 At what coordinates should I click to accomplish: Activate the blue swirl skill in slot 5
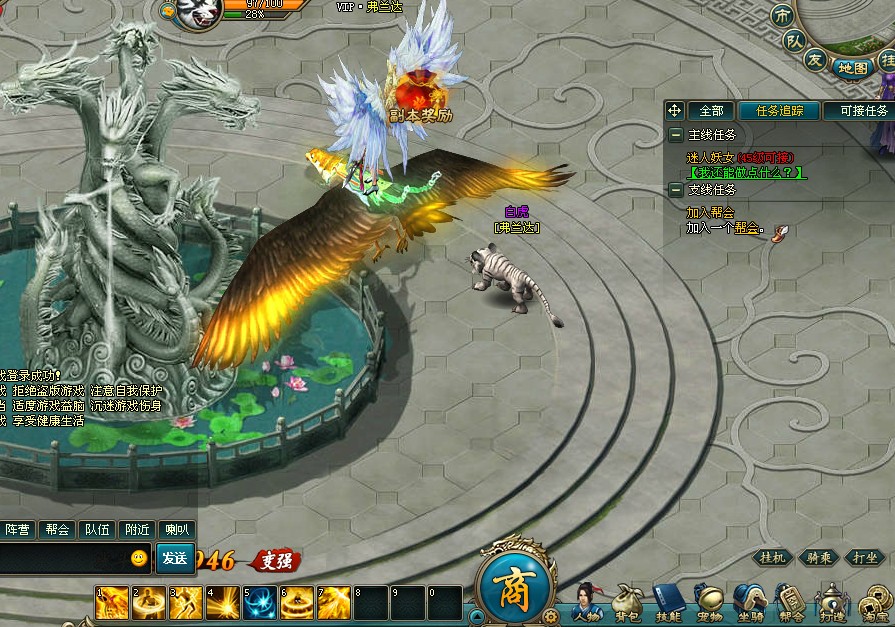pyautogui.click(x=260, y=602)
